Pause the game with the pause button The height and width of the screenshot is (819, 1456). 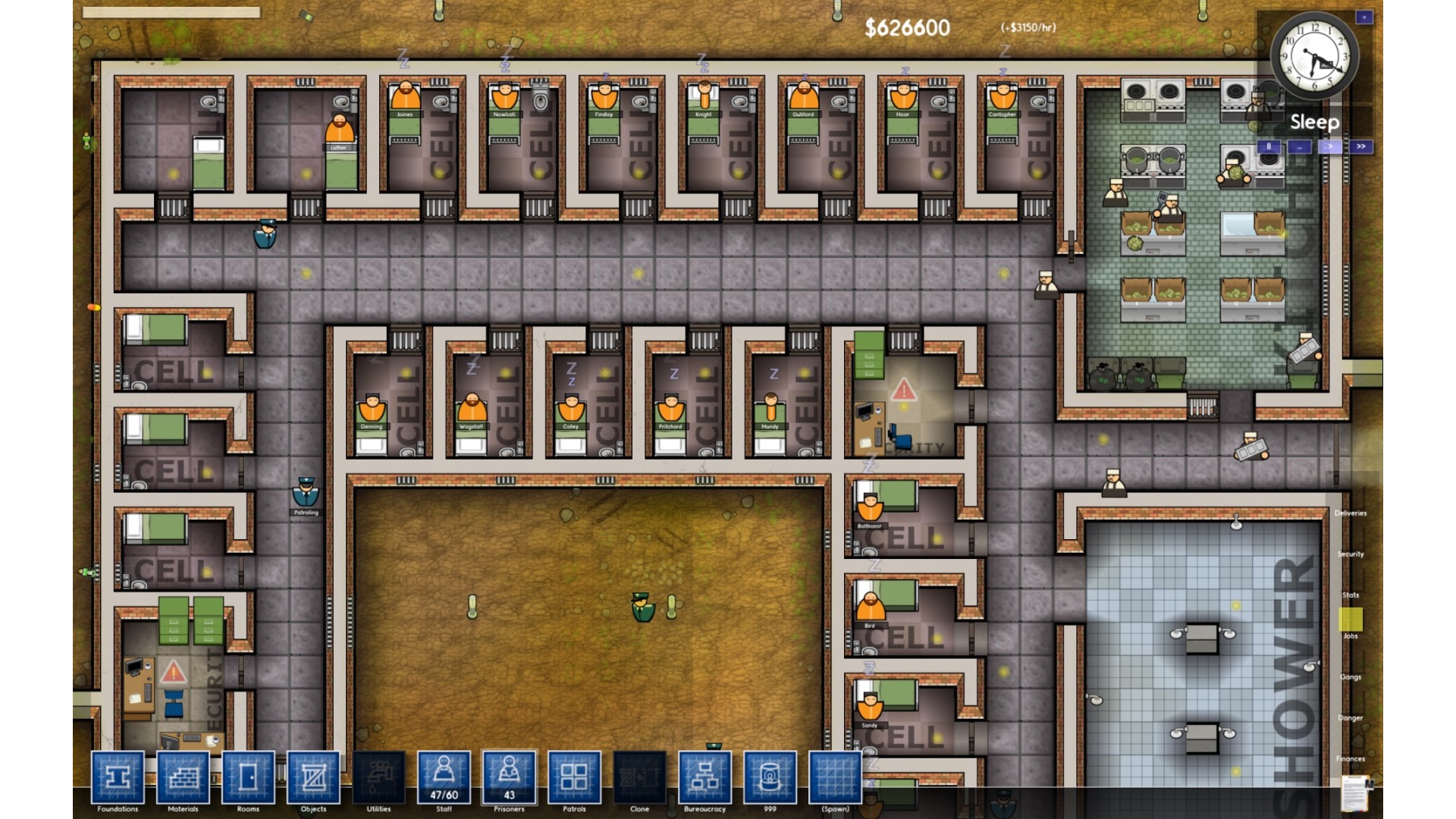coord(1269,146)
